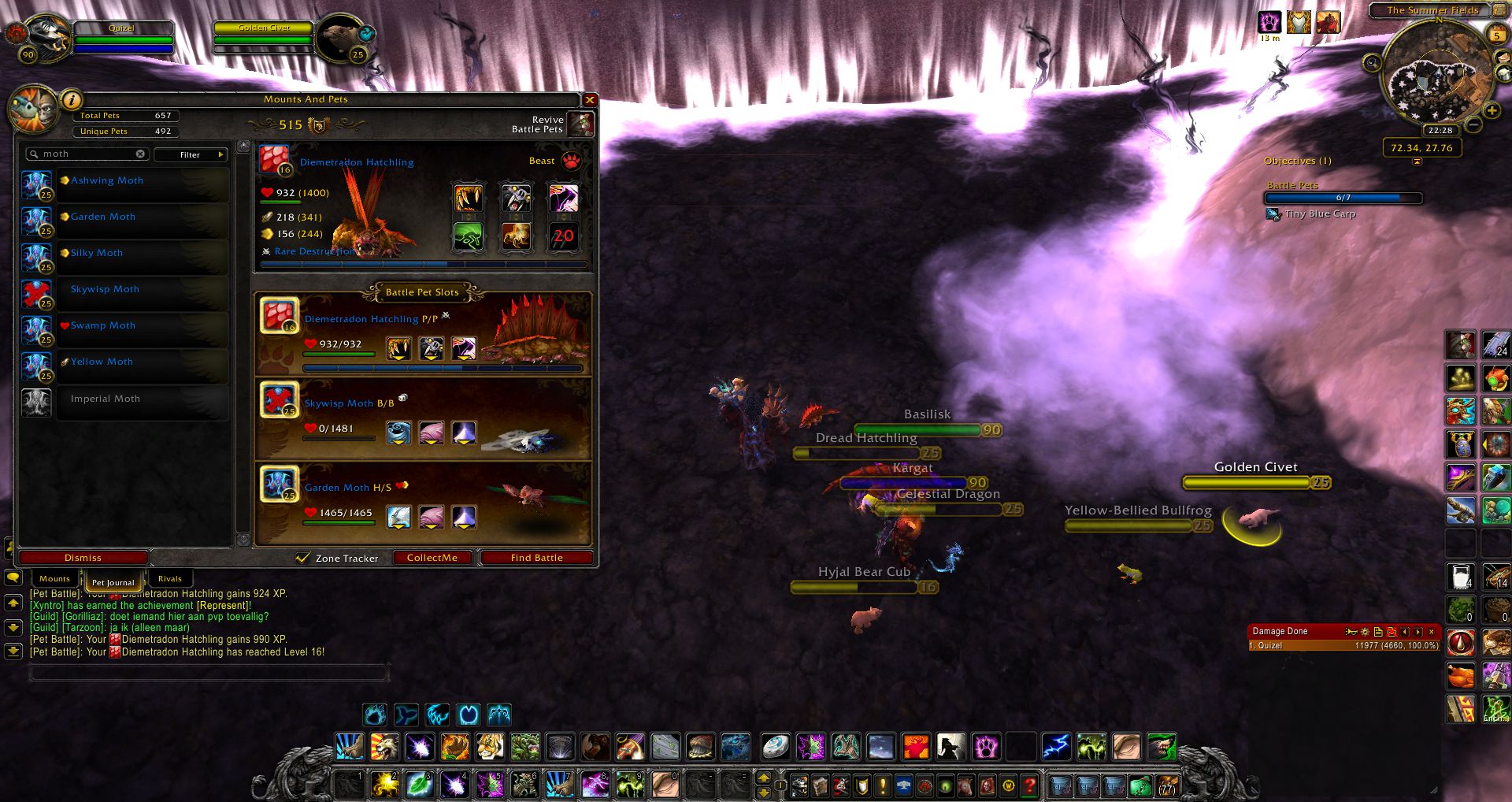
Task: Close the Mounts And Pets window
Action: 590,100
